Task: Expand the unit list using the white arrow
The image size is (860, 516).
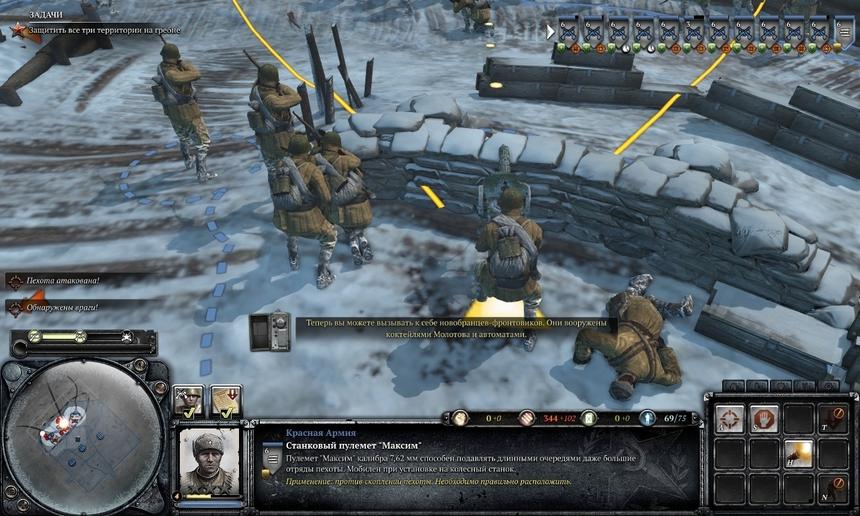Action: (x=550, y=31)
